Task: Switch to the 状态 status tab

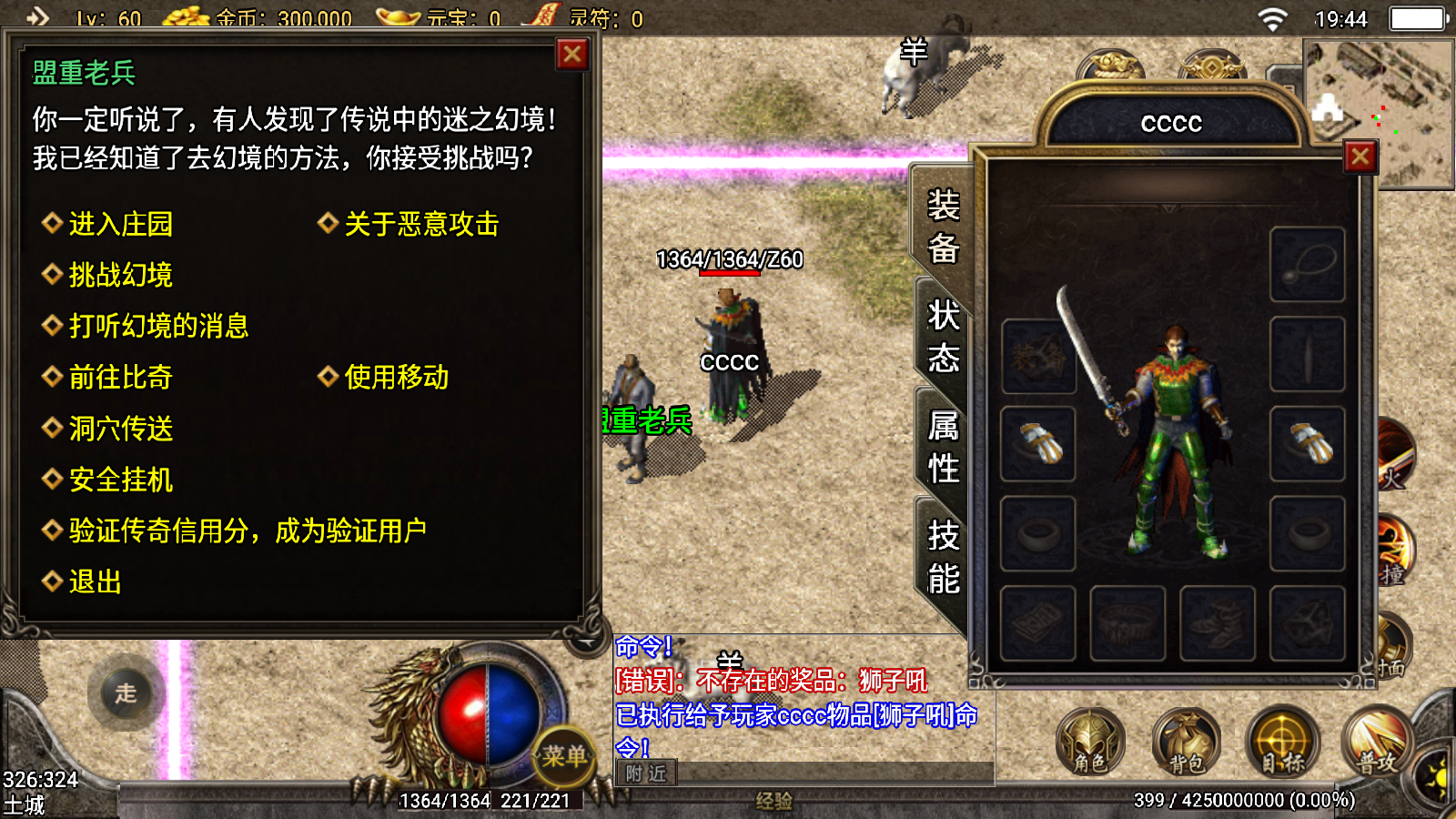Action: tap(943, 337)
